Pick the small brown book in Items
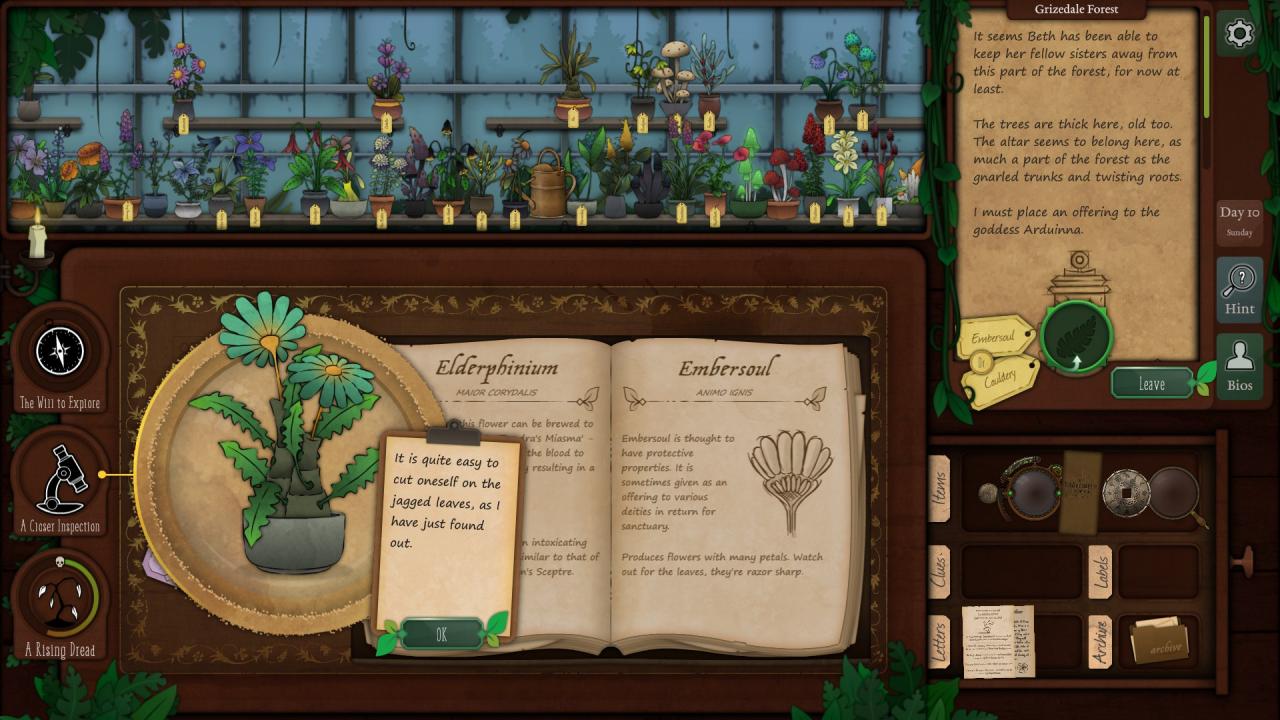The height and width of the screenshot is (720, 1280). pos(1080,490)
